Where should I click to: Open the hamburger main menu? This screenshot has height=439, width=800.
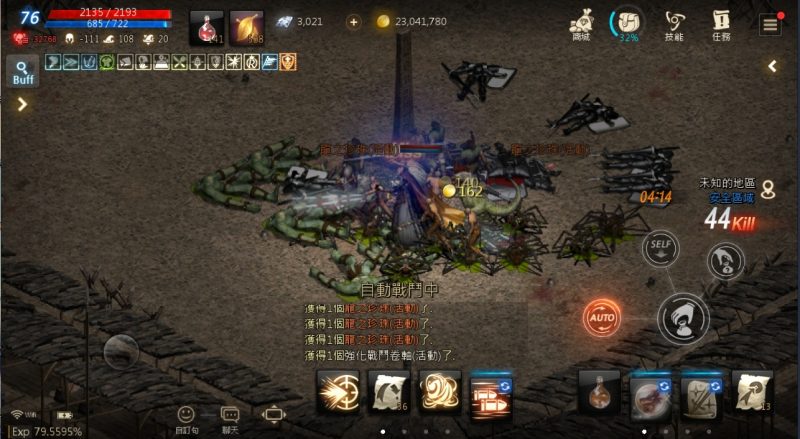click(770, 24)
